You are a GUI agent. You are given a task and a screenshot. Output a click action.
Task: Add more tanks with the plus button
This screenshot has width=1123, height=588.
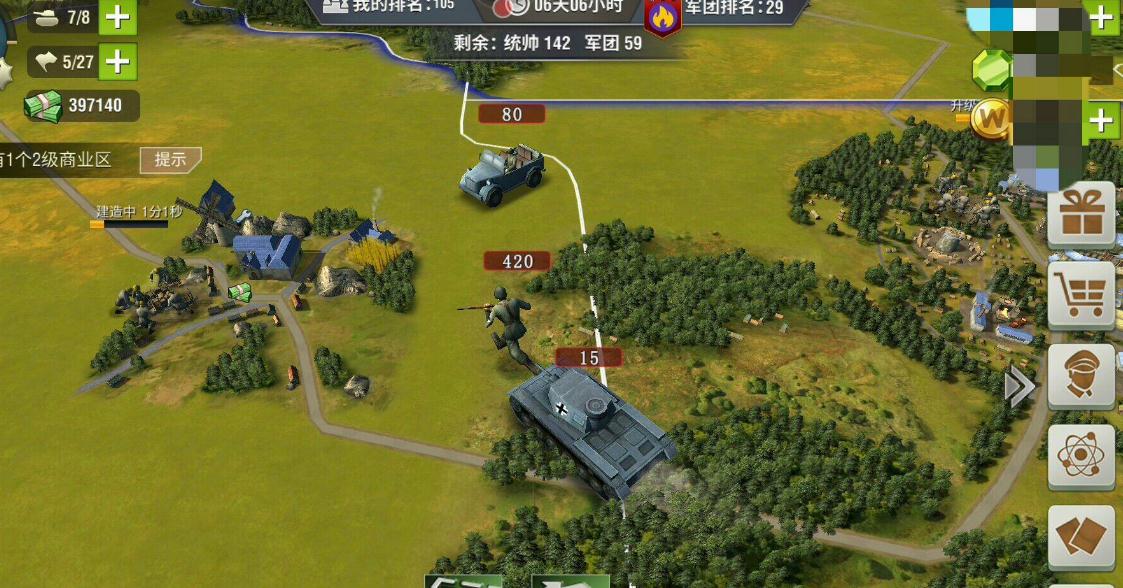(117, 17)
